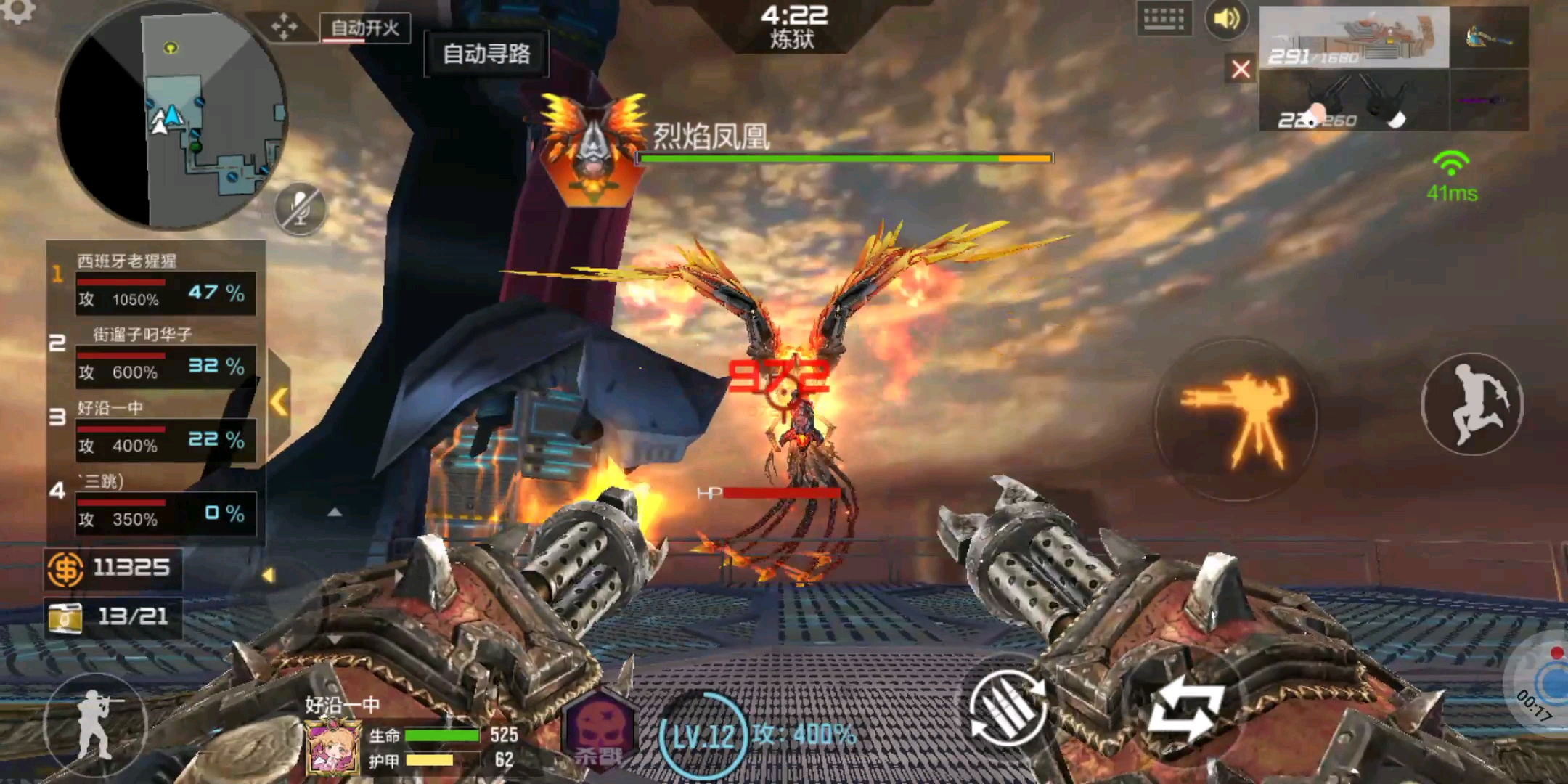Open the keyboard chat button
The image size is (1568, 784).
tap(1164, 19)
